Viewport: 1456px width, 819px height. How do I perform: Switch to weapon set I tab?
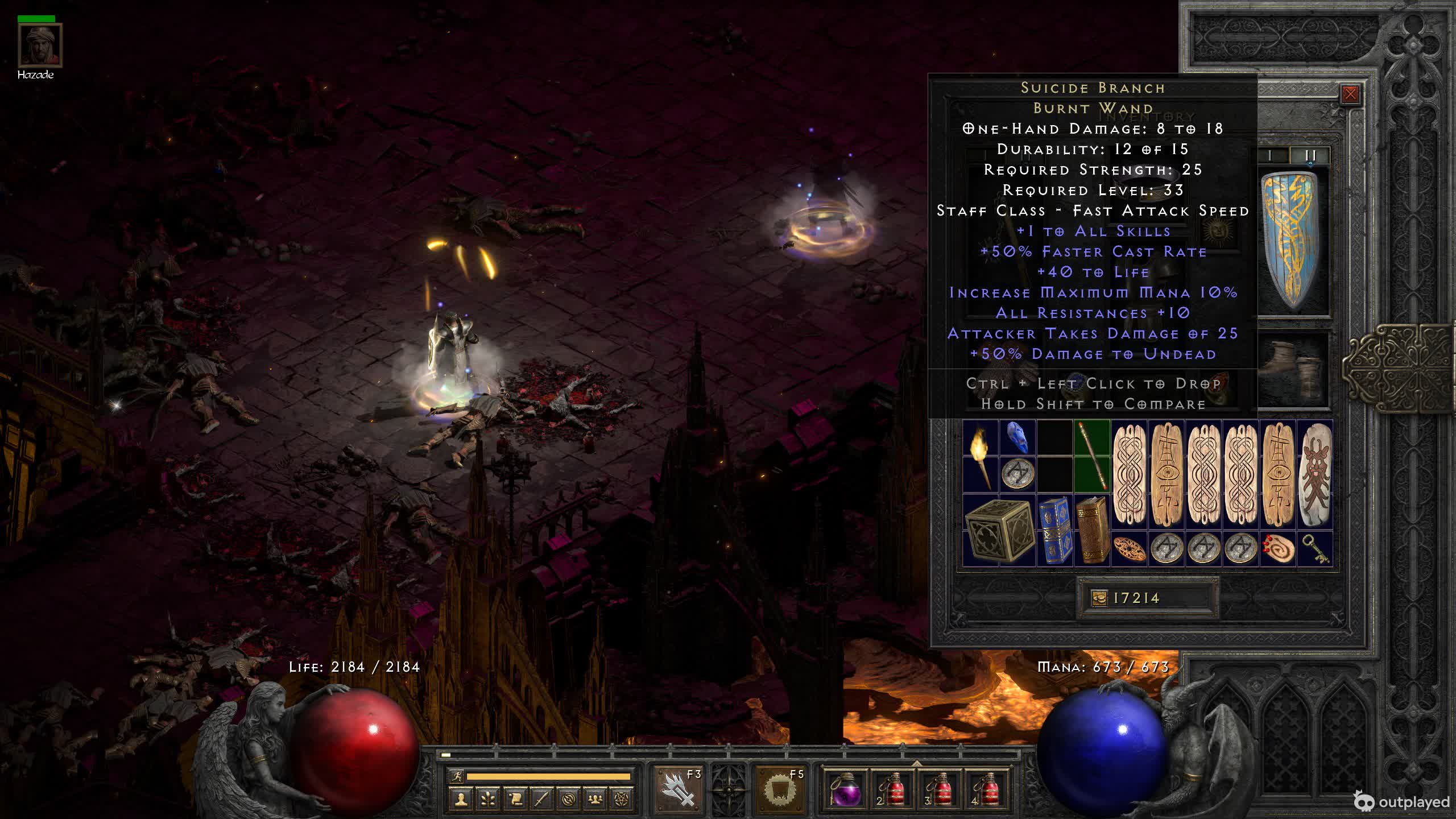point(1271,155)
